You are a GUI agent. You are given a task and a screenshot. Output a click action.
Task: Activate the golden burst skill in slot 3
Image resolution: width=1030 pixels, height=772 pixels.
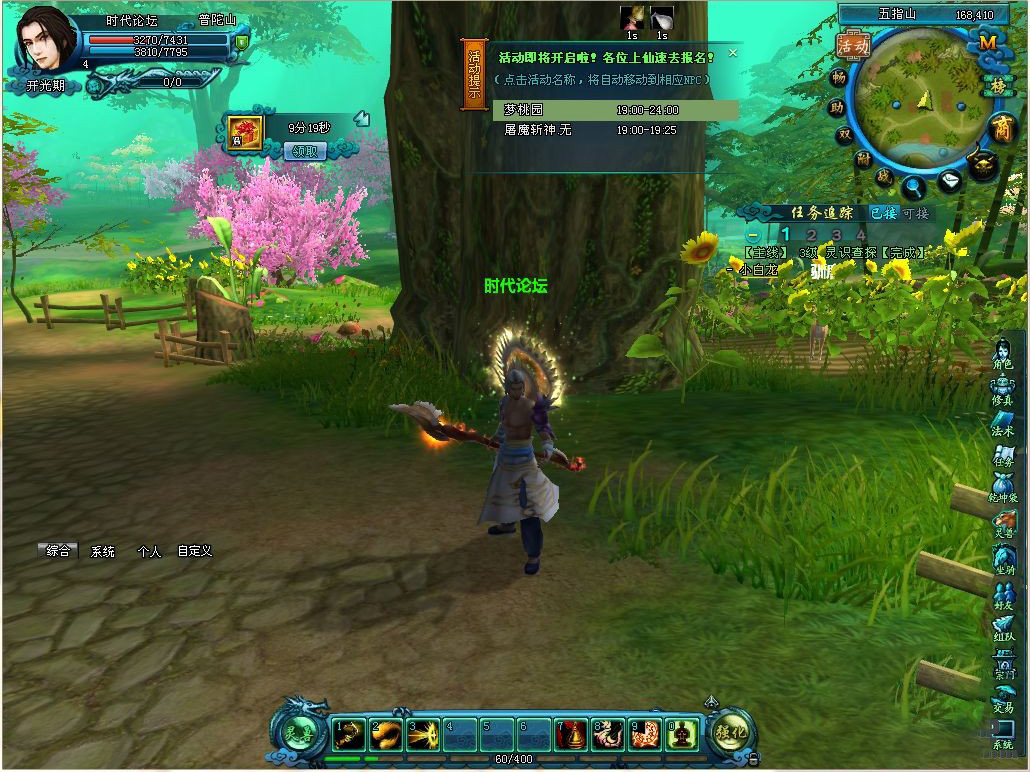coord(422,735)
